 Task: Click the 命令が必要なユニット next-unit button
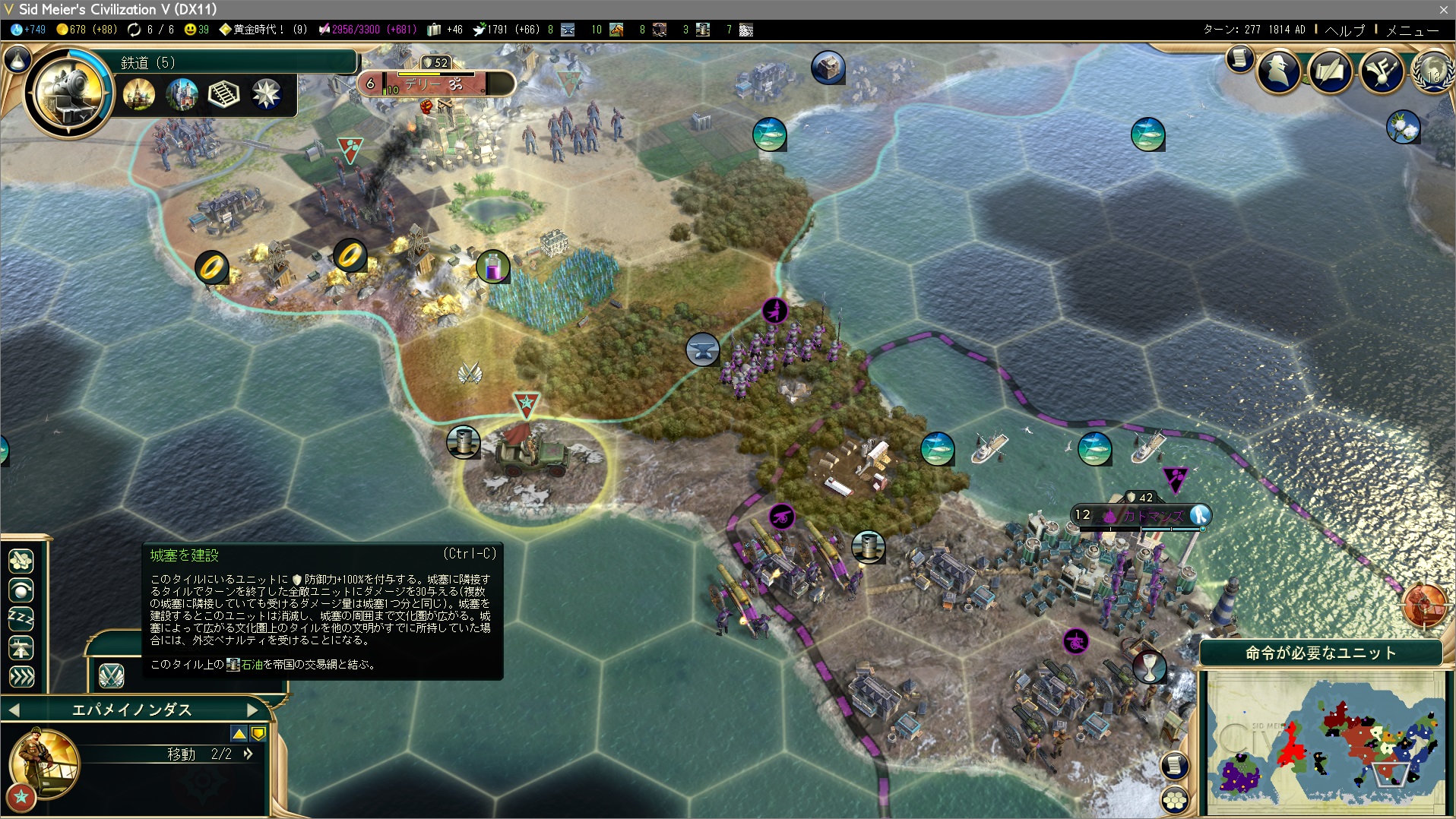(1320, 653)
